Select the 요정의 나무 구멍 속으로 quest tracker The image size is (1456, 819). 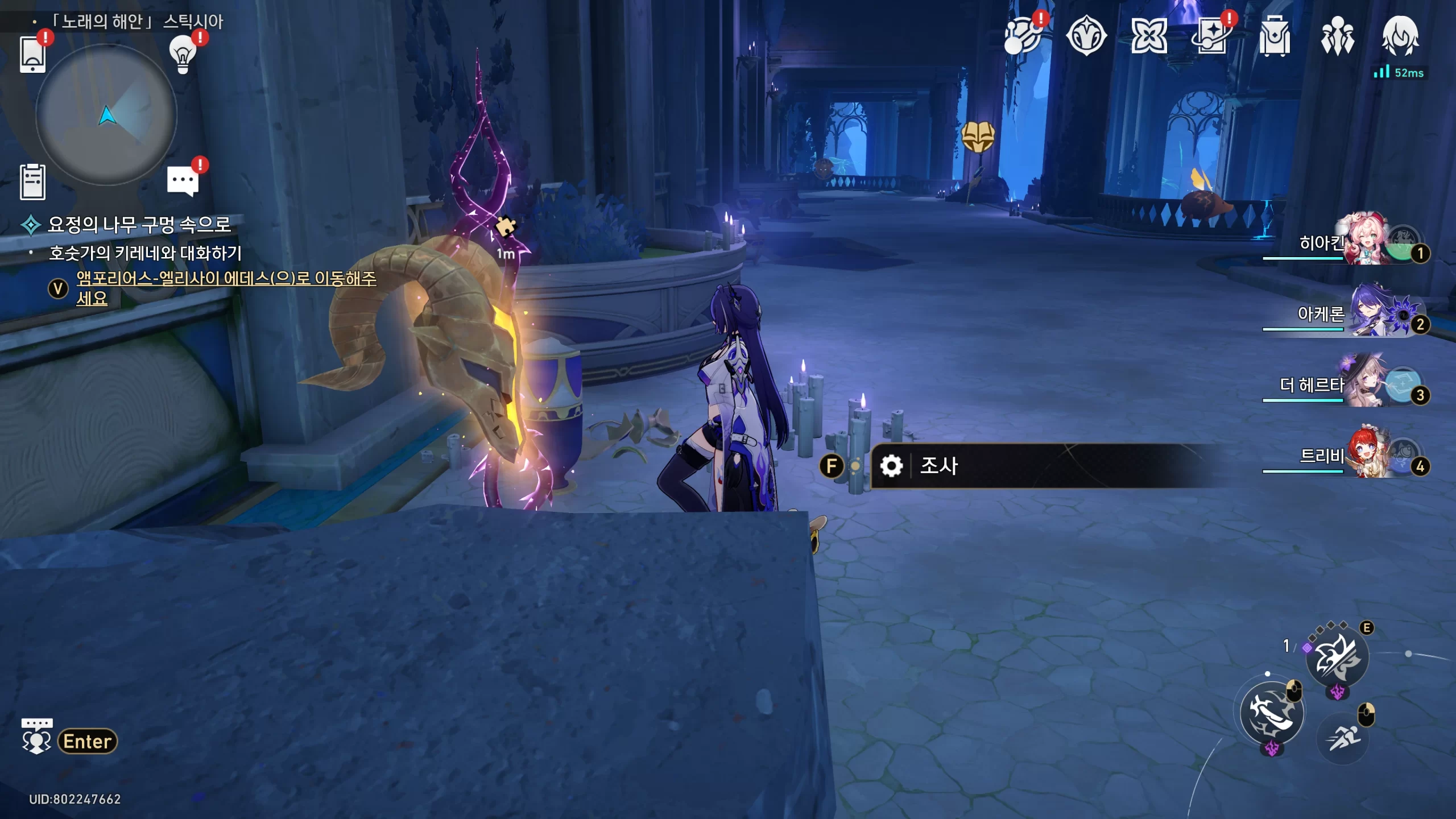tap(139, 225)
